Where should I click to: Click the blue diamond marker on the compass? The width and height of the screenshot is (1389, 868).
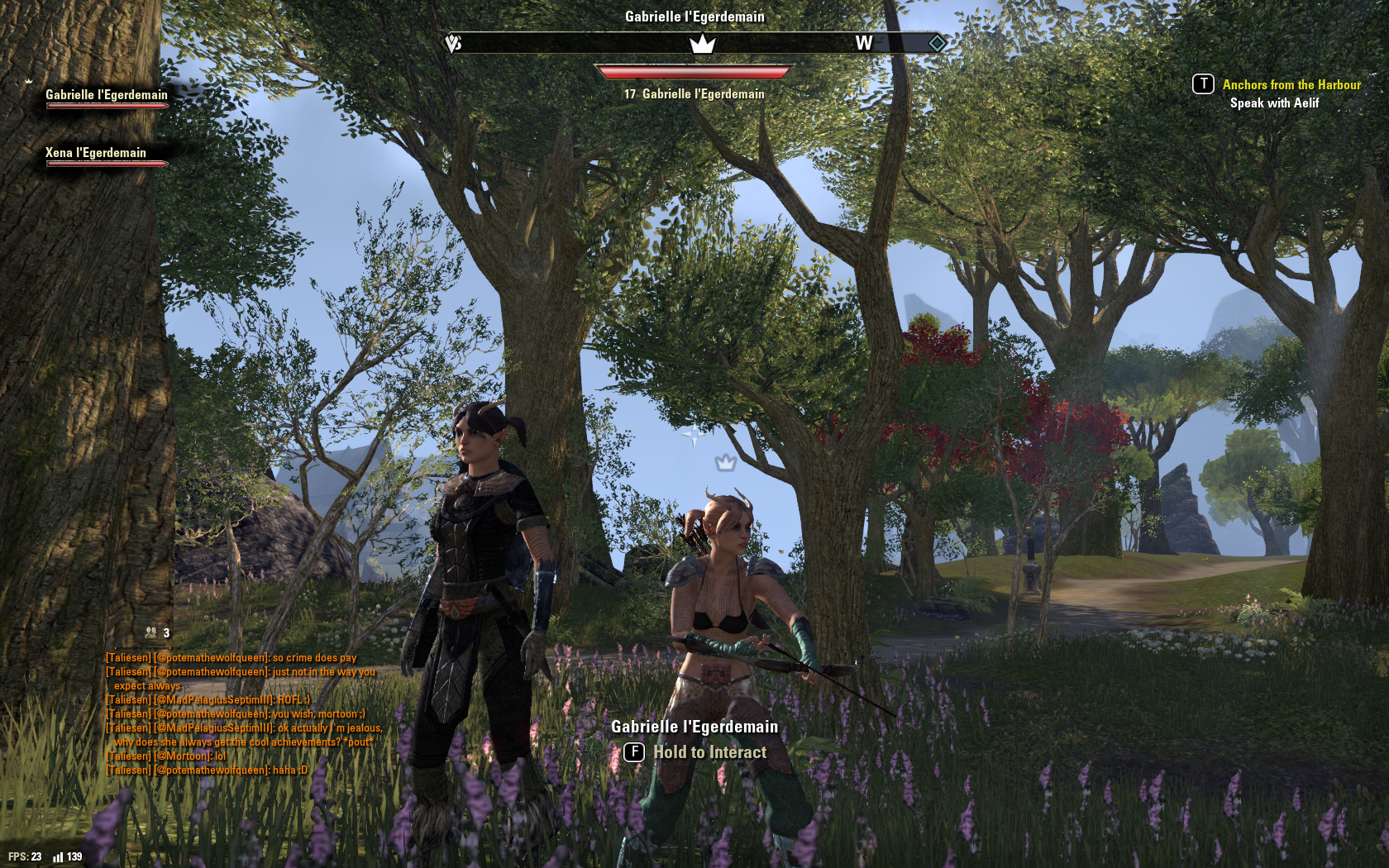[937, 43]
